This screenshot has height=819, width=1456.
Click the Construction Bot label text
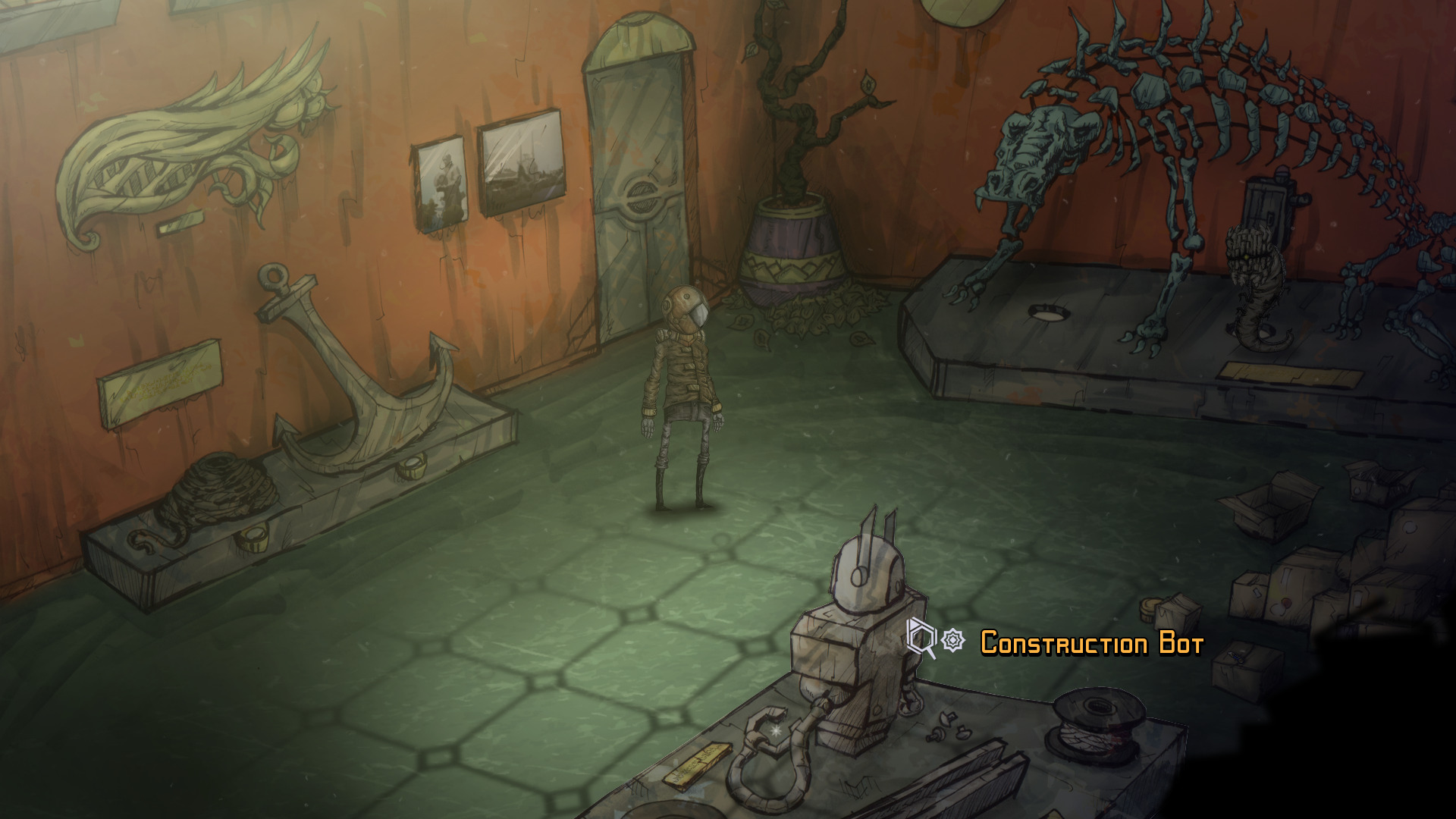(x=1090, y=643)
